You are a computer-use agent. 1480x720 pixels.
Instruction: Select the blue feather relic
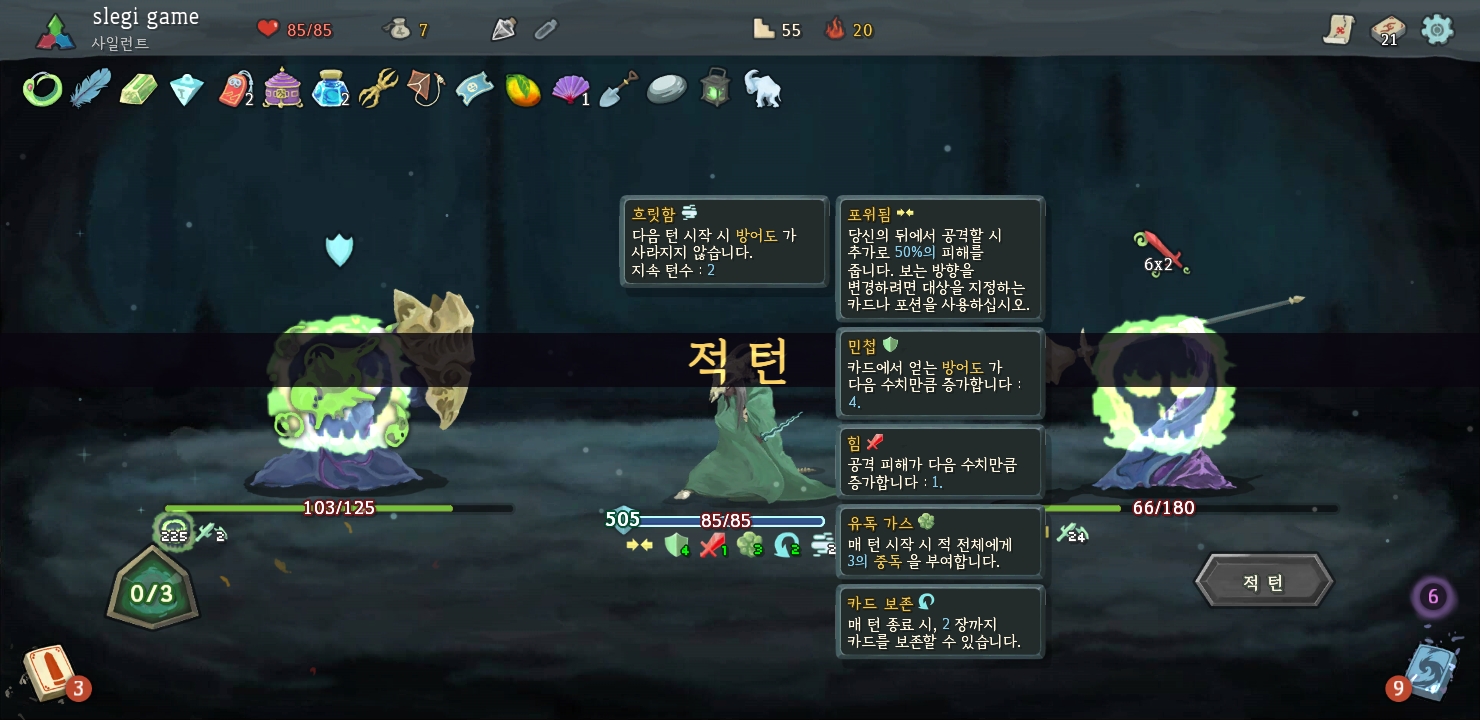(x=90, y=89)
